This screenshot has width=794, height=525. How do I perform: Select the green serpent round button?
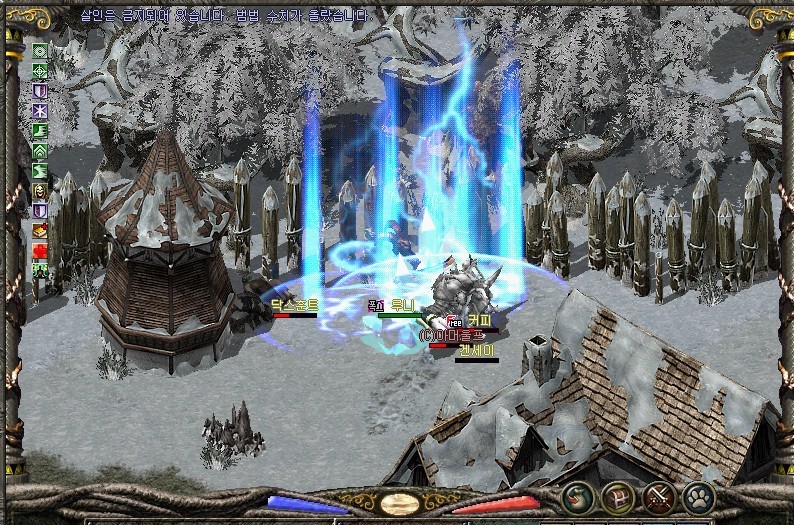click(x=578, y=497)
